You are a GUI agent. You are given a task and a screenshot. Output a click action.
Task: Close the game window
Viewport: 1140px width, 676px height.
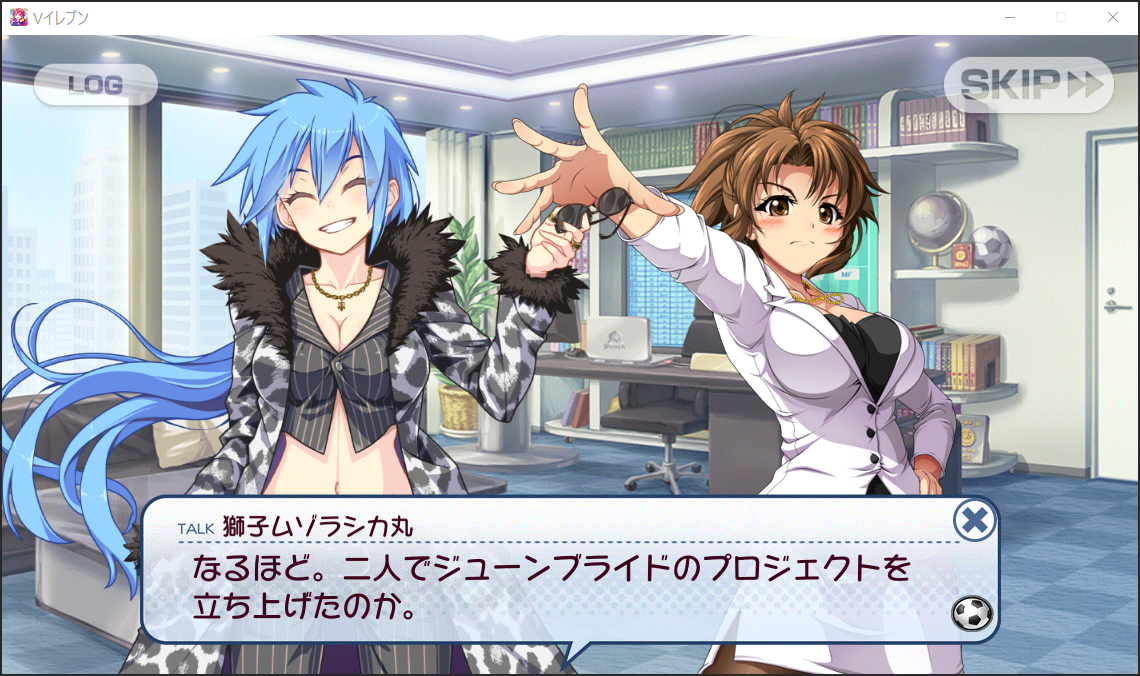(1113, 17)
